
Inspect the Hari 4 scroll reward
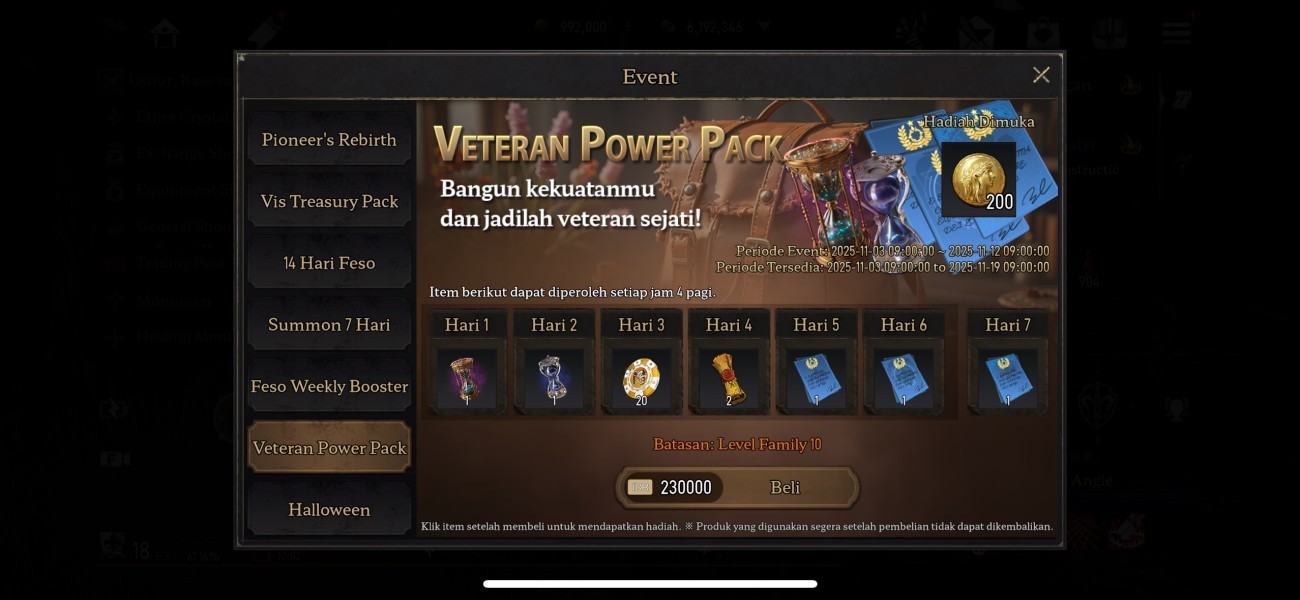click(x=729, y=378)
